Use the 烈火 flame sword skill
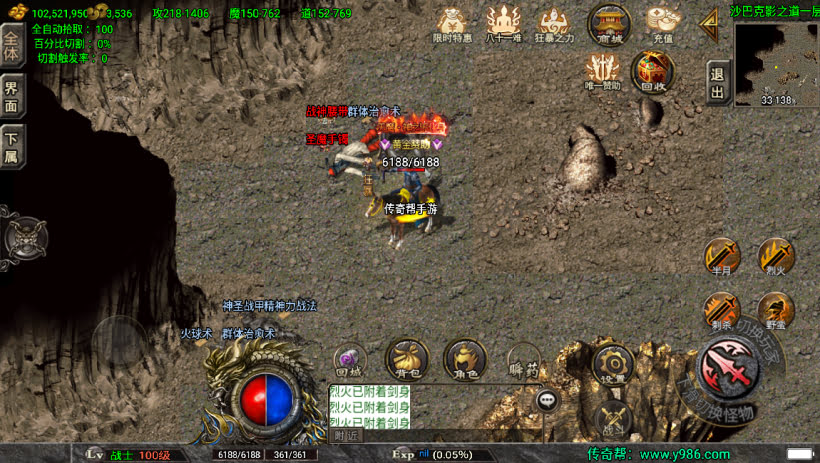The image size is (820, 463). 776,258
